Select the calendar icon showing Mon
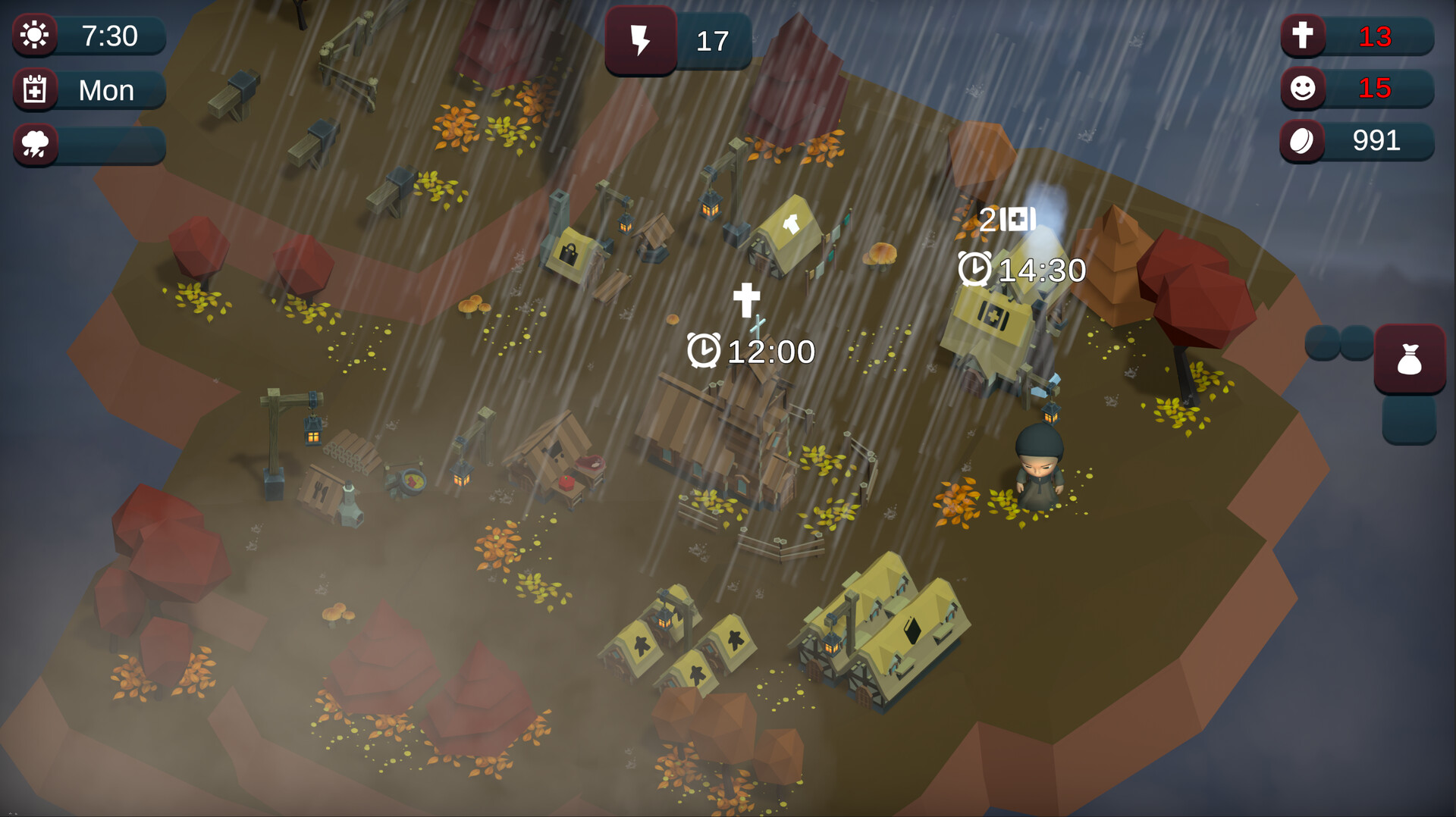The image size is (1456, 817). click(x=34, y=89)
